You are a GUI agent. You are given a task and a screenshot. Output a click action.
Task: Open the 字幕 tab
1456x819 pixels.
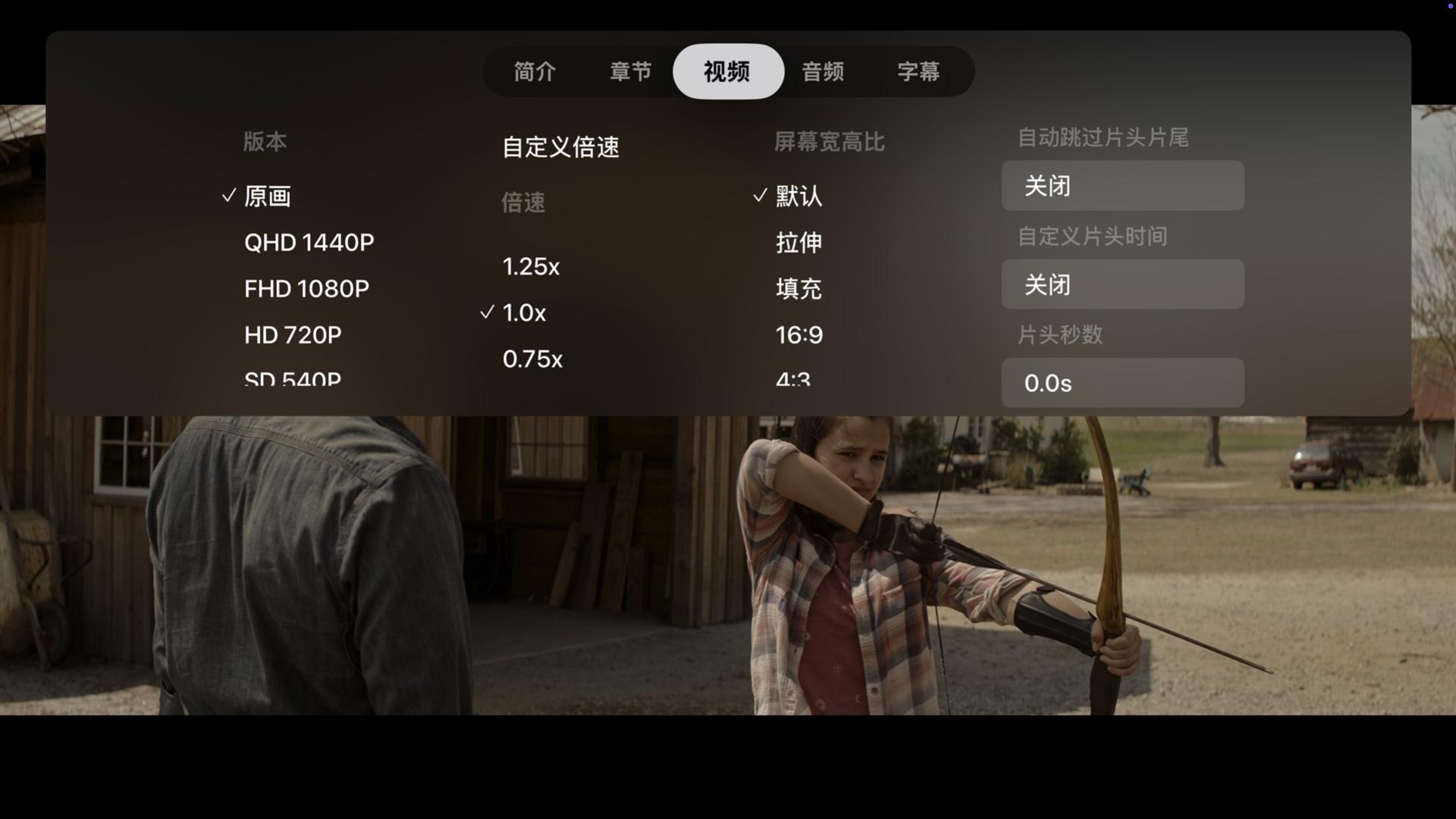pyautogui.click(x=918, y=72)
